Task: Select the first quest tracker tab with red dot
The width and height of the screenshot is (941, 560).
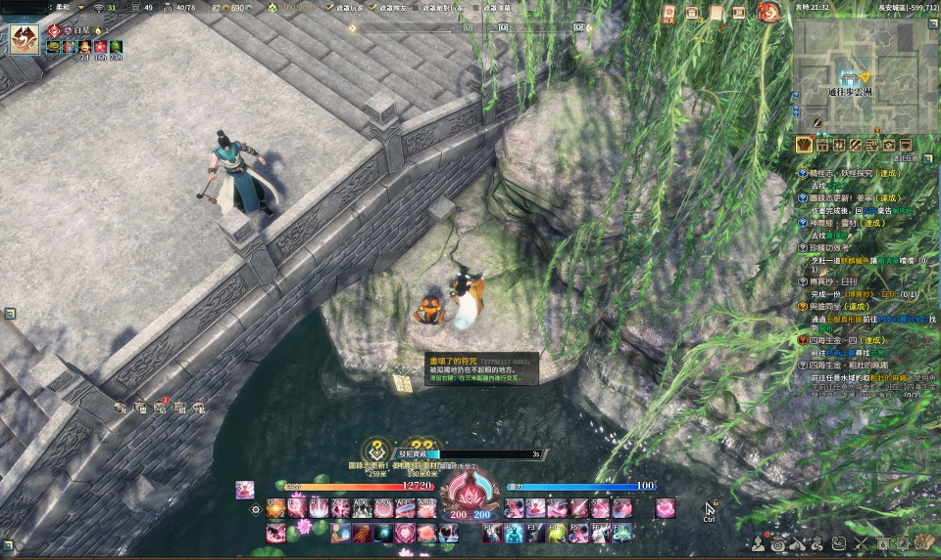Action: pos(805,145)
